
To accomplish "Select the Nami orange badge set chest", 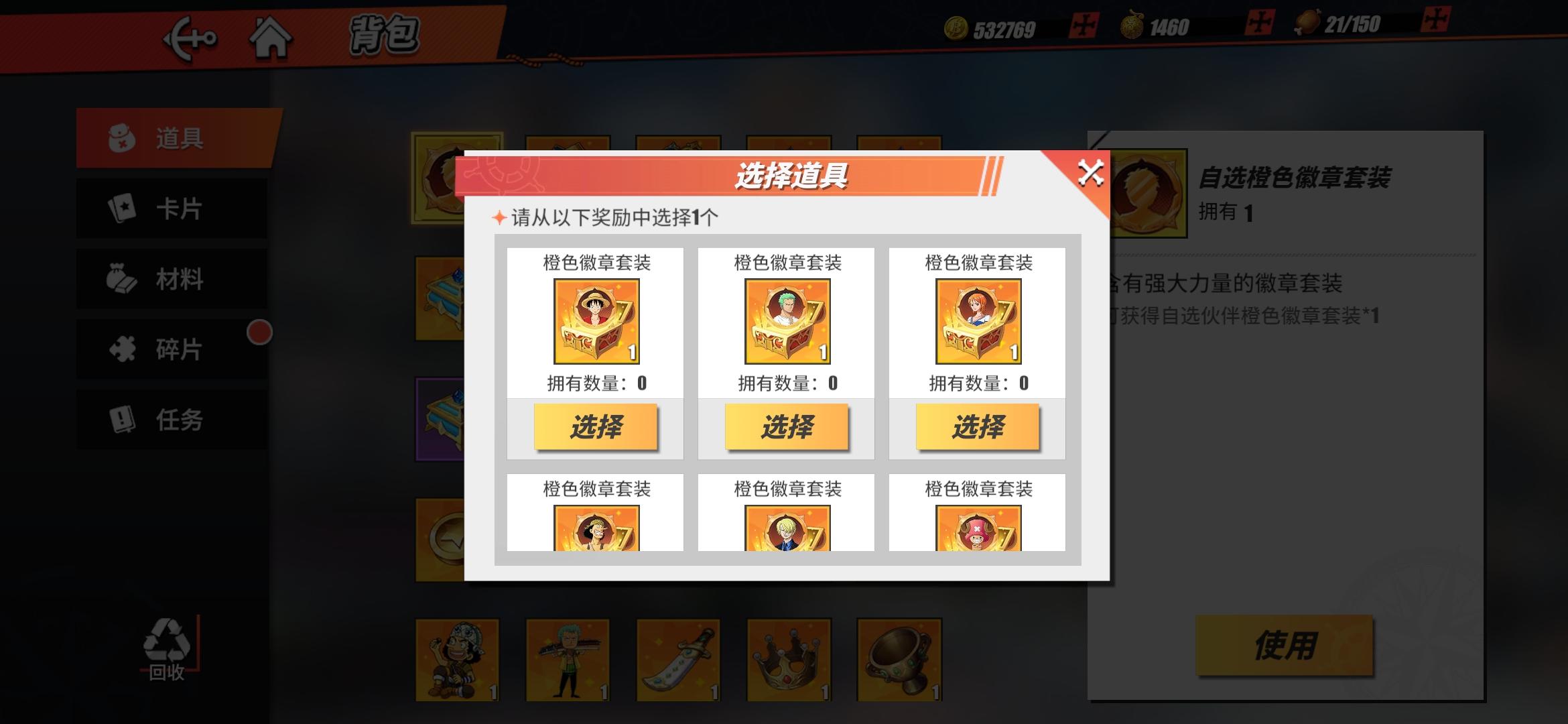I will click(x=977, y=427).
